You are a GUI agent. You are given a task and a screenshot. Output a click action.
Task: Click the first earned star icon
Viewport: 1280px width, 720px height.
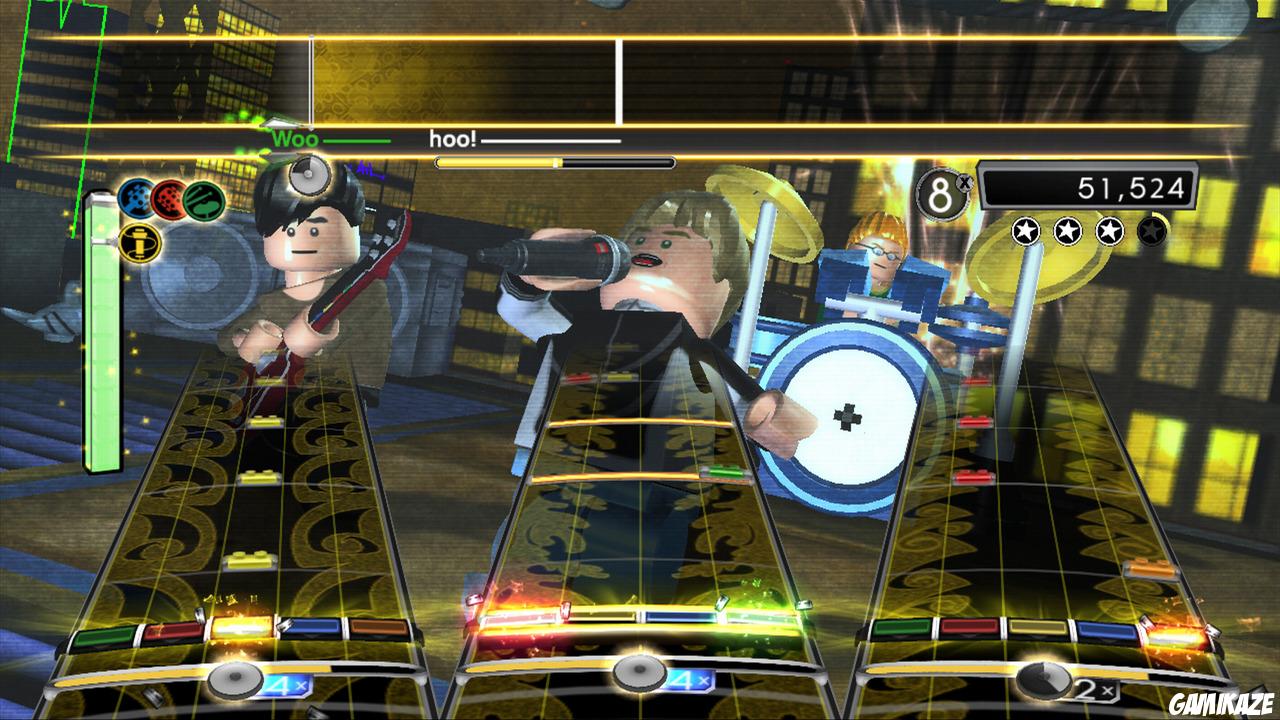(1025, 230)
